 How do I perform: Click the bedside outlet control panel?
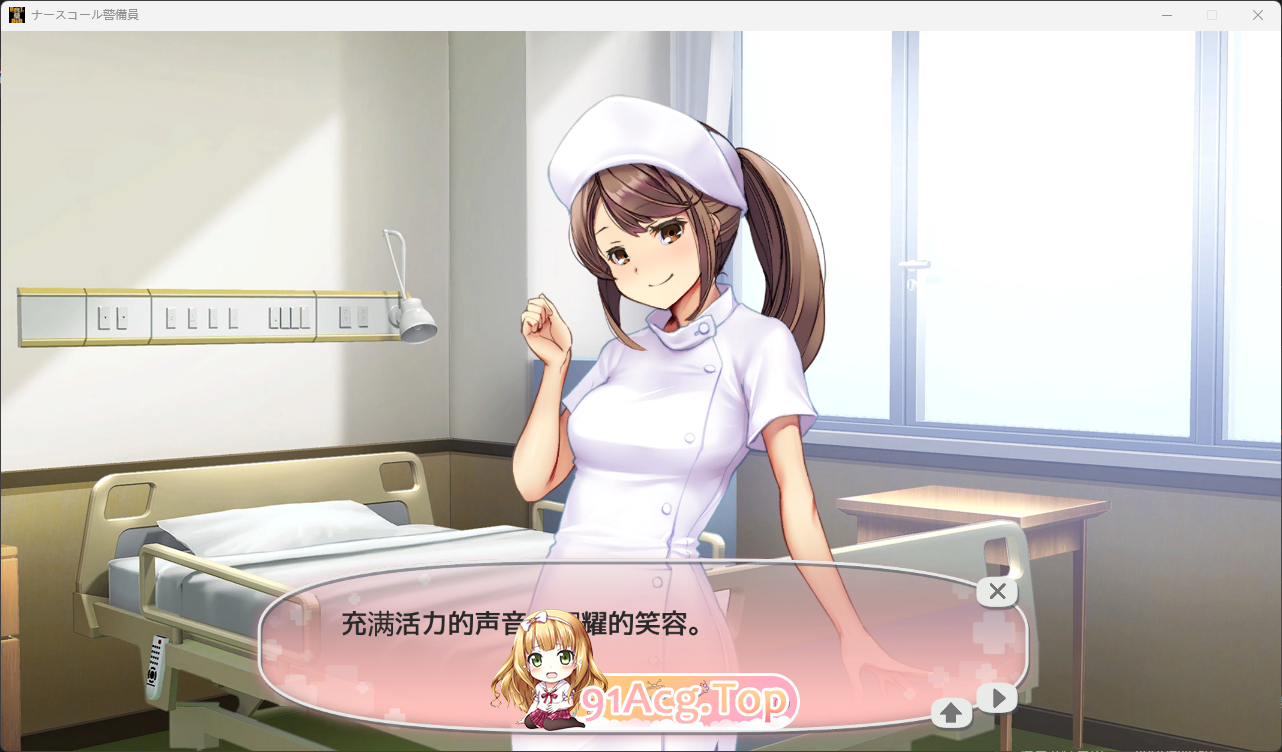[x=200, y=315]
